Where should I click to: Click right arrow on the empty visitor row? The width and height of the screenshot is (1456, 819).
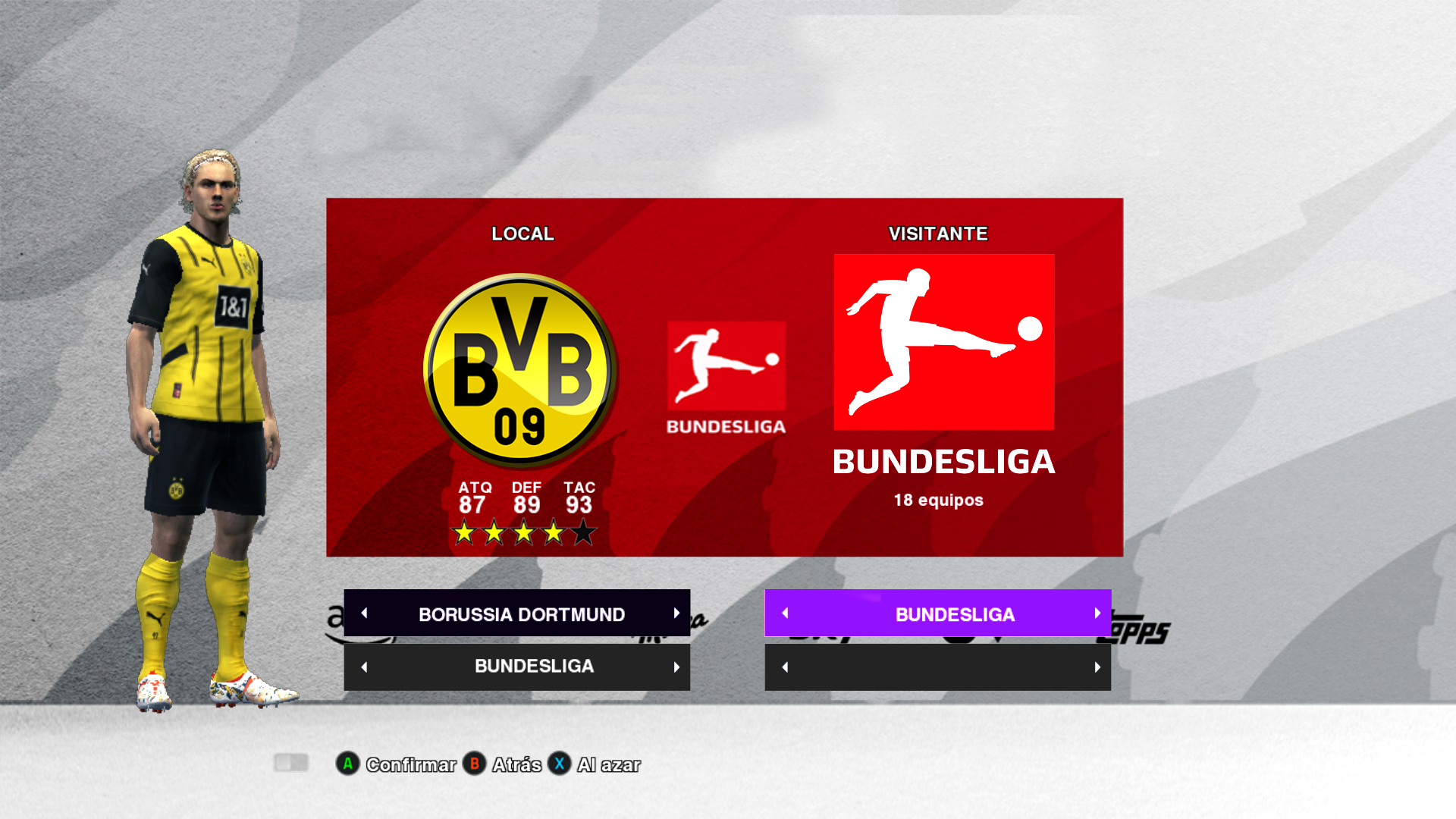[x=1097, y=667]
